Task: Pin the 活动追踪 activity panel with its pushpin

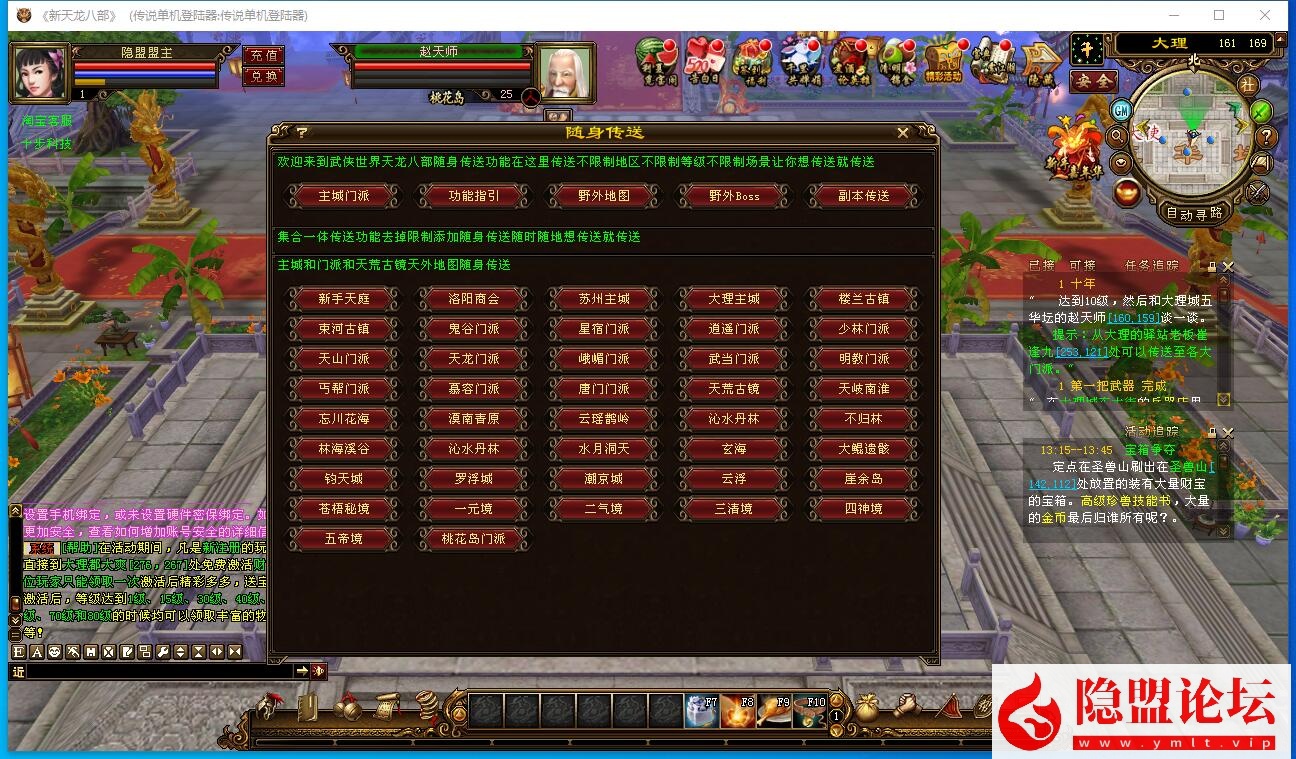Action: click(1213, 434)
